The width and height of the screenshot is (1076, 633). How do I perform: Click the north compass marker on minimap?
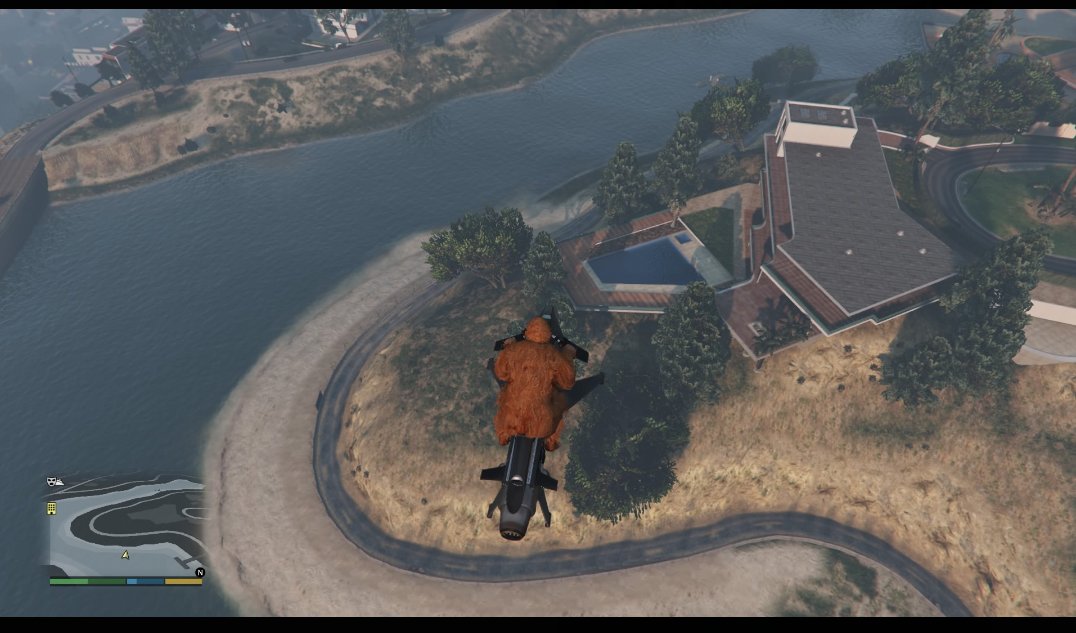(x=199, y=573)
